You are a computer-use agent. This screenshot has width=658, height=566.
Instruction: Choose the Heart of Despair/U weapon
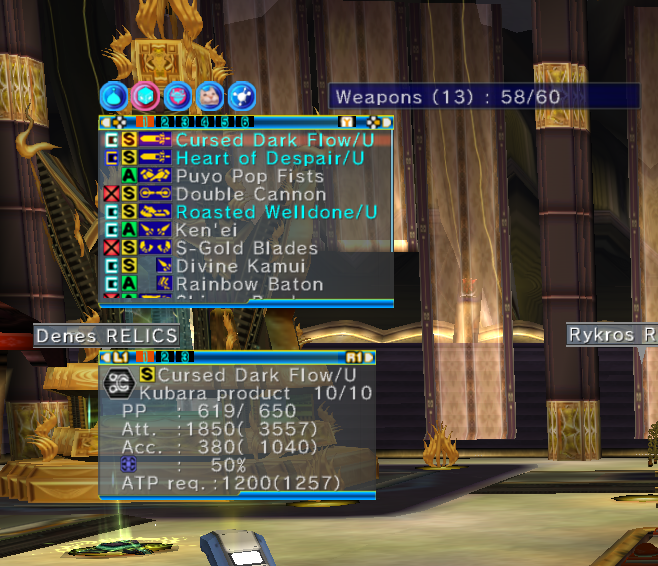(x=269, y=158)
